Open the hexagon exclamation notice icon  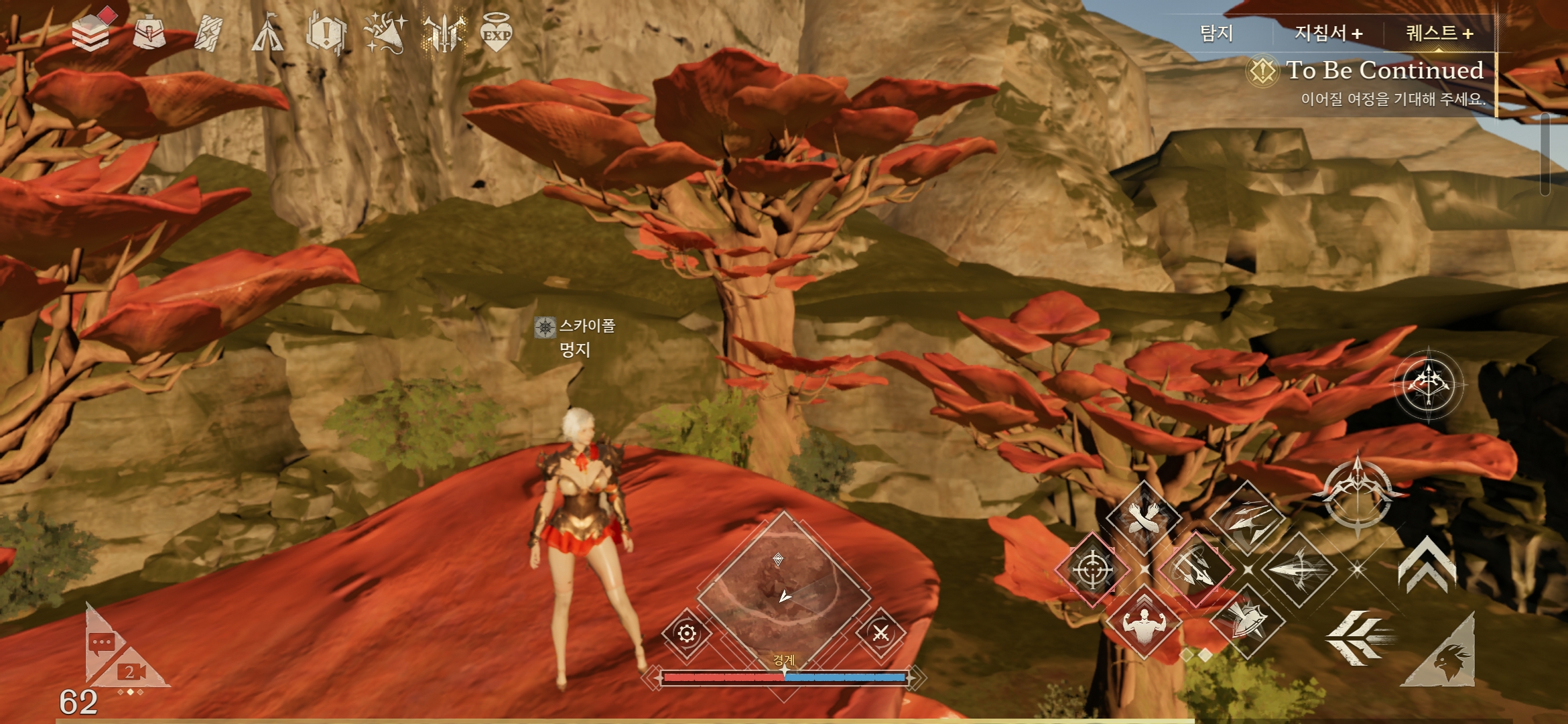pyautogui.click(x=326, y=33)
